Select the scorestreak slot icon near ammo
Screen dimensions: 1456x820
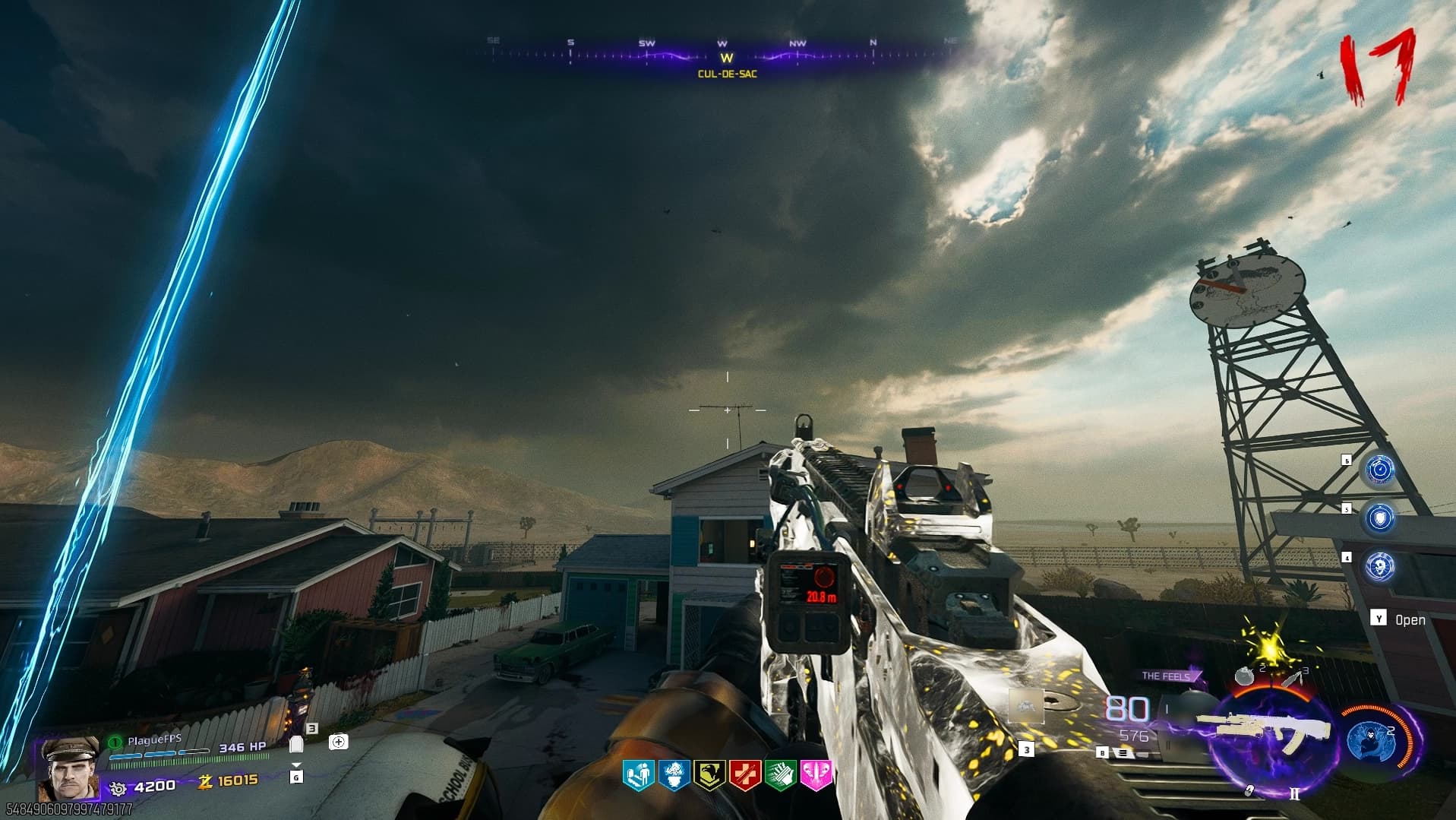click(x=1025, y=706)
